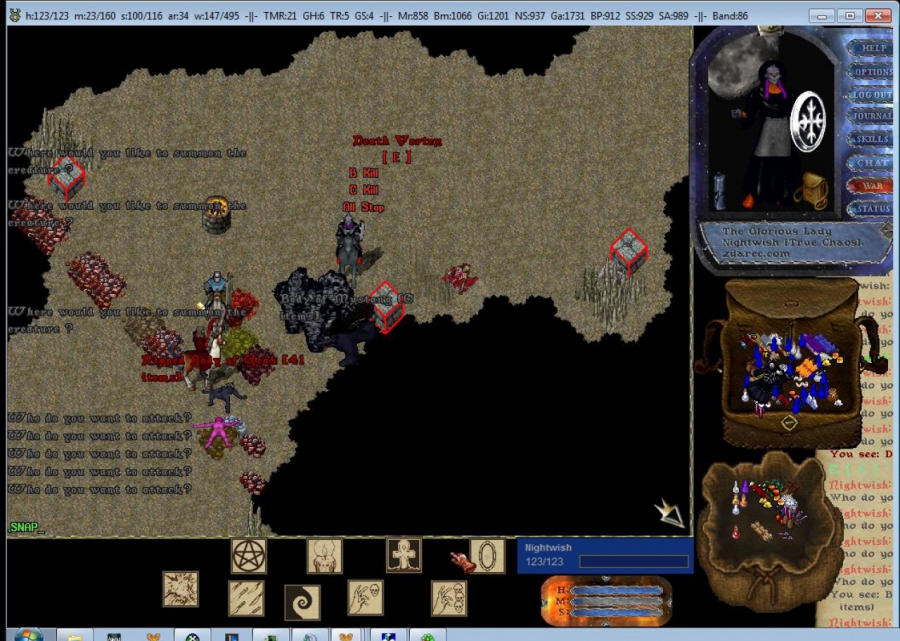Select the Nightwish health bar gump

605,555
